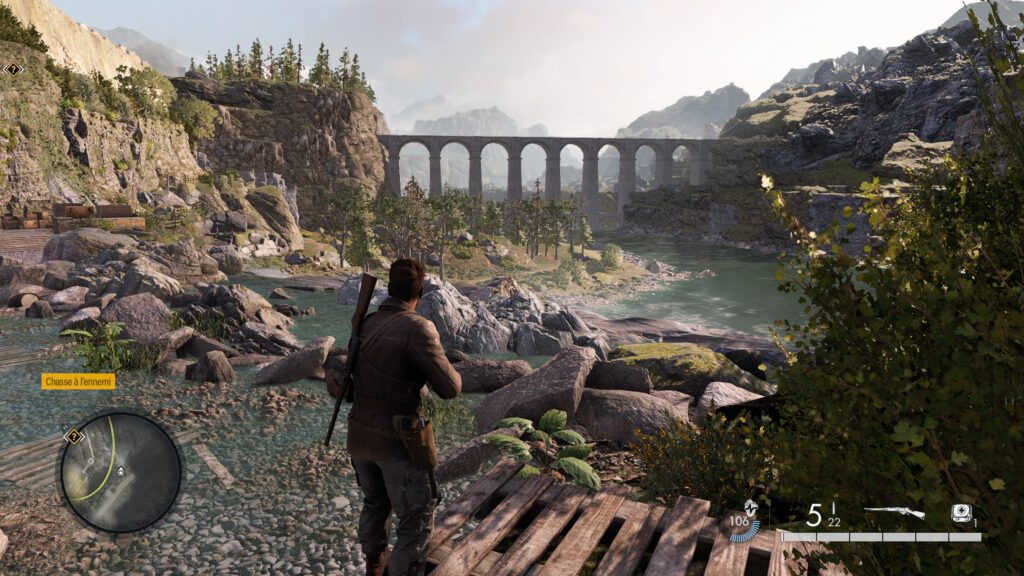Click the question mark marker on the minimap
1024x576 pixels.
(72, 436)
